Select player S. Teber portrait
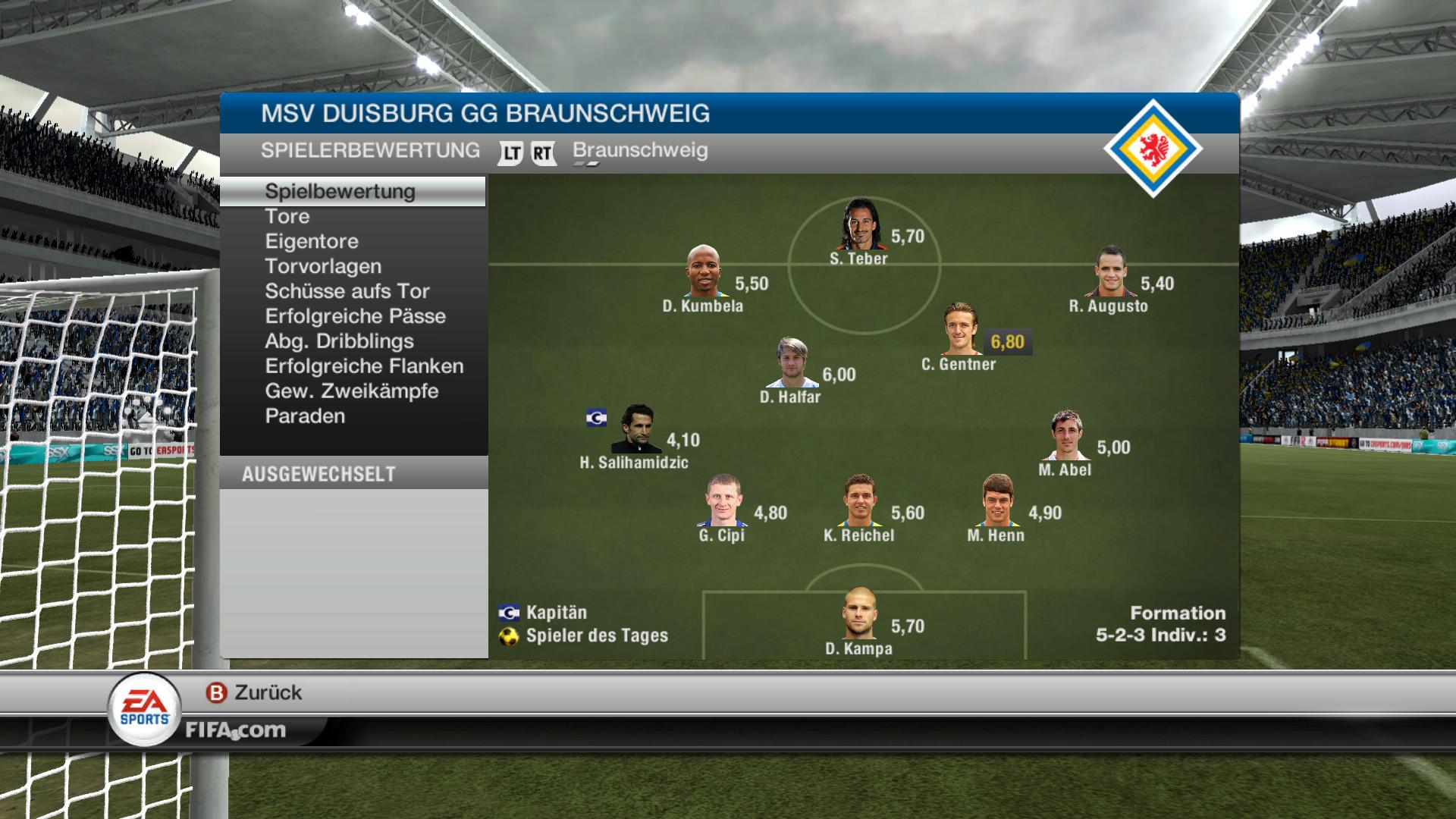 (x=860, y=224)
